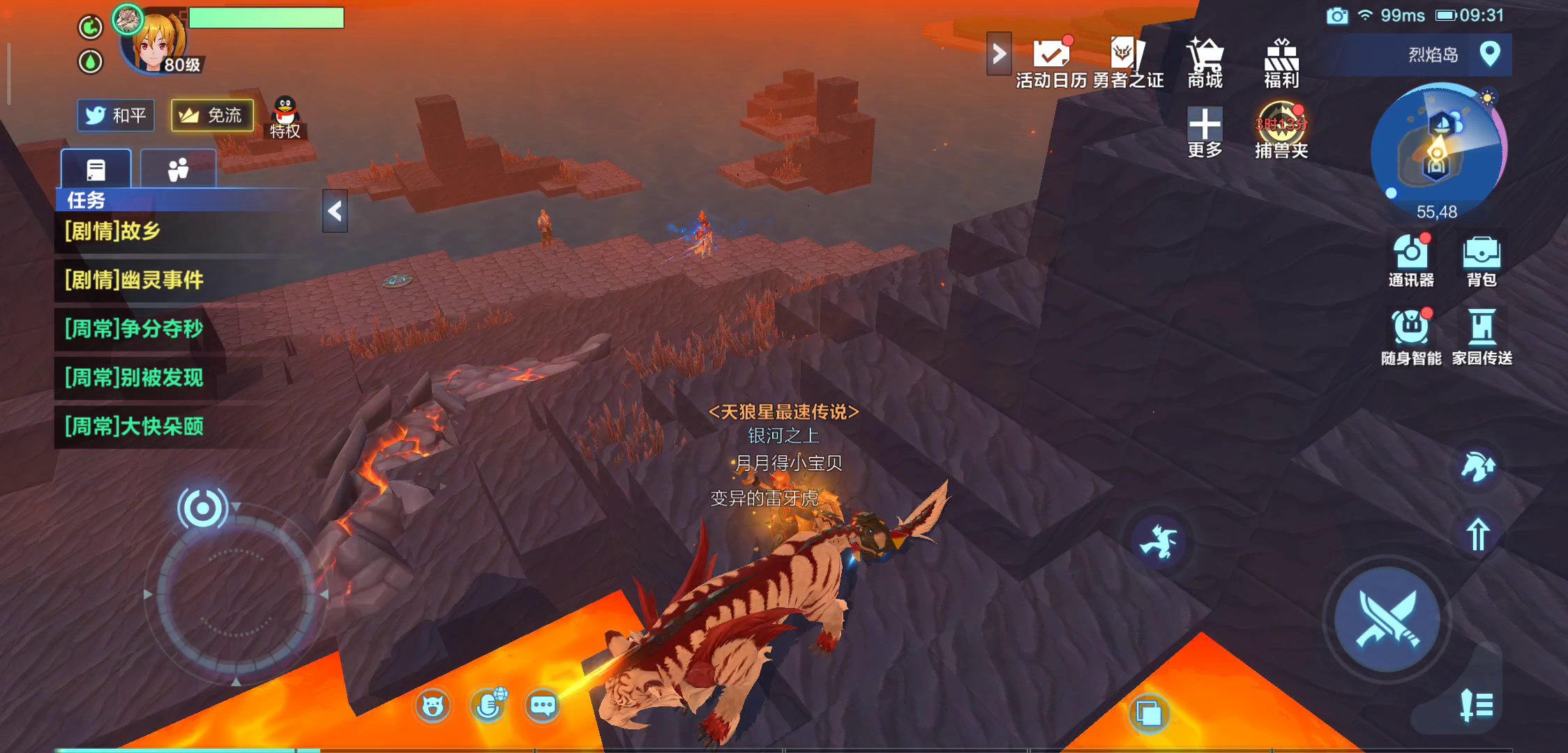Use 家园传送 home teleport
1568x753 pixels.
pos(1482,337)
